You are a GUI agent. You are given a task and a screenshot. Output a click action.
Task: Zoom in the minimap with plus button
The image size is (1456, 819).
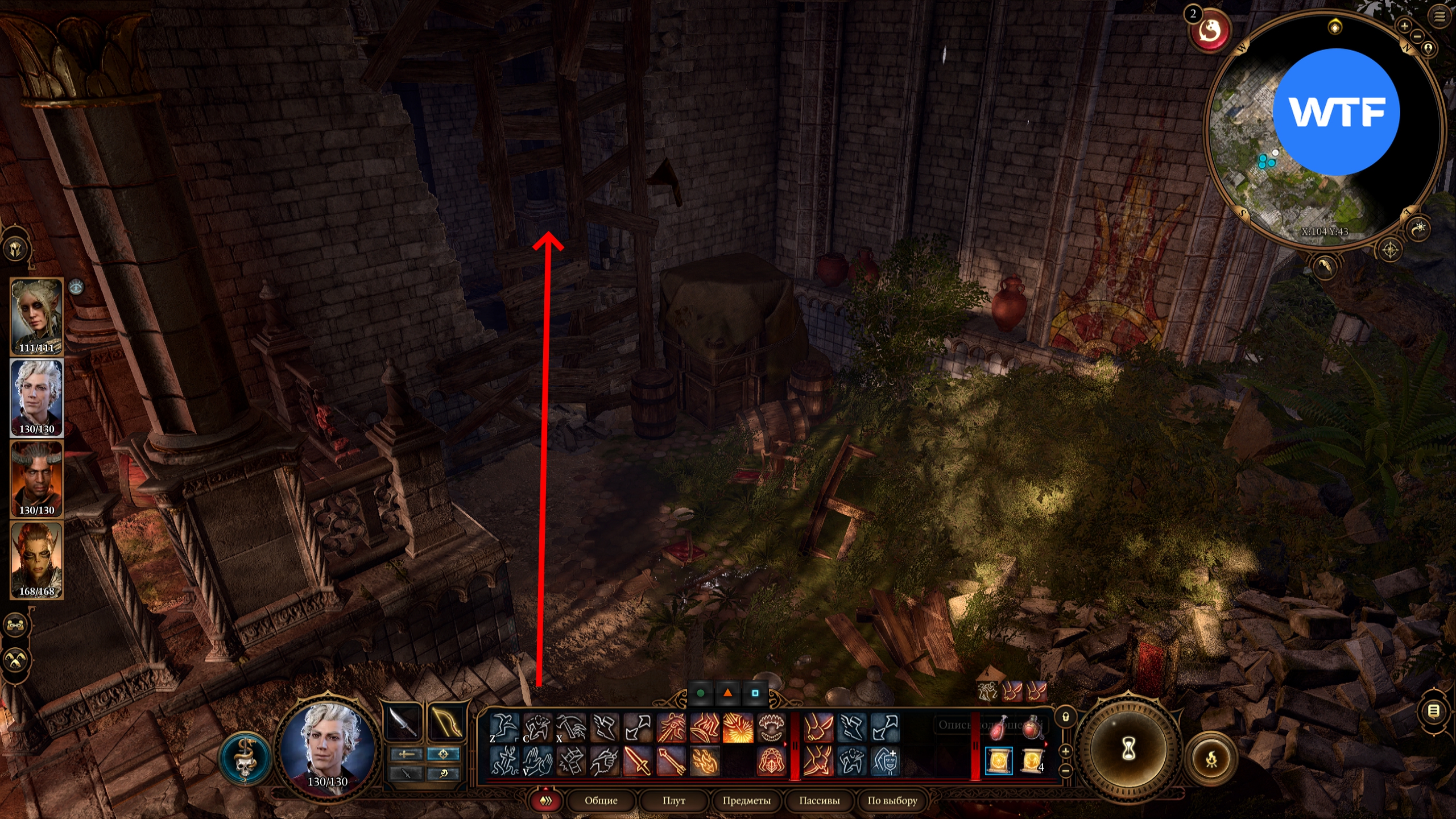(x=1404, y=26)
